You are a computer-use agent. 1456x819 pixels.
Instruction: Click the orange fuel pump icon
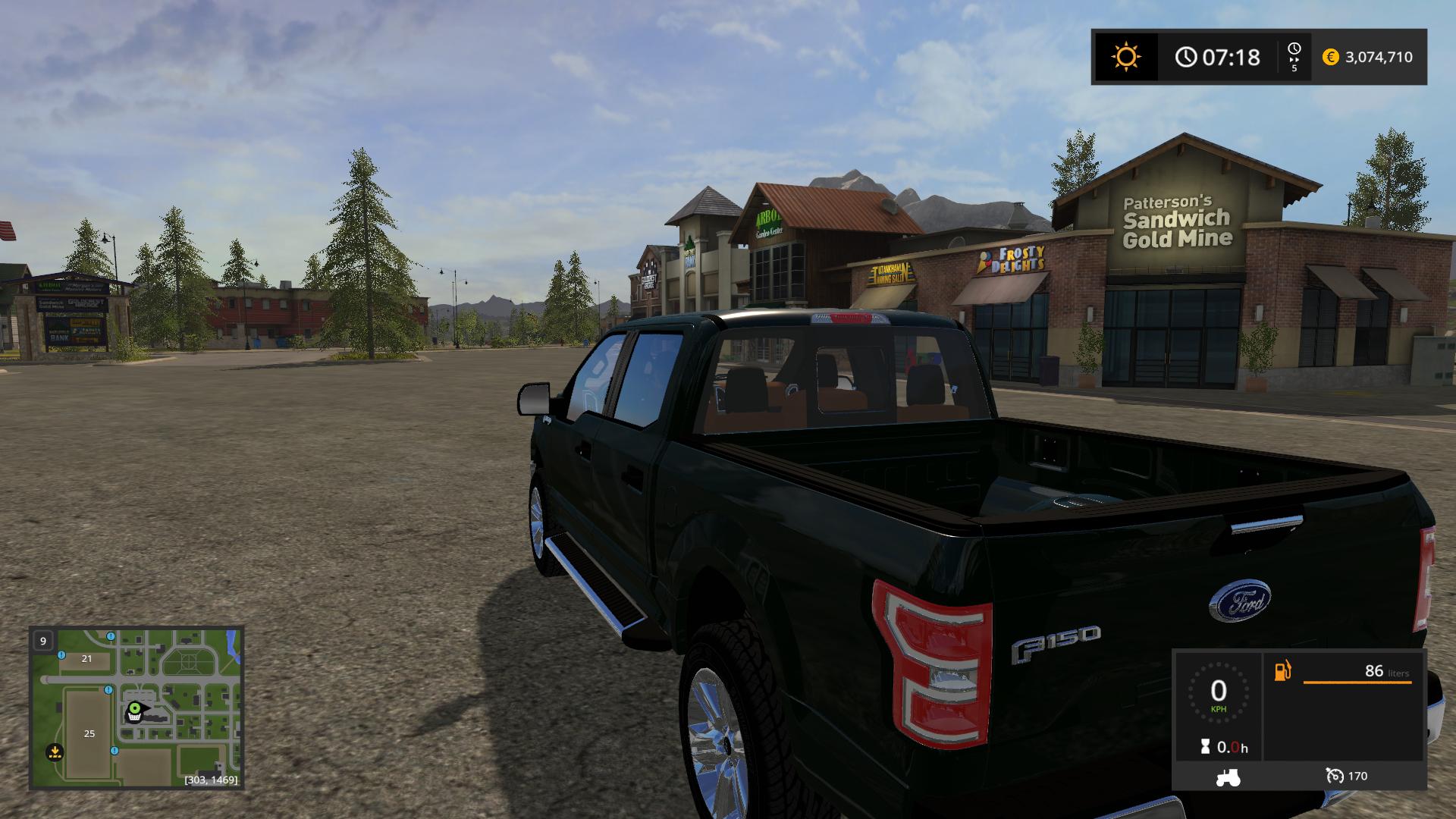[1282, 671]
